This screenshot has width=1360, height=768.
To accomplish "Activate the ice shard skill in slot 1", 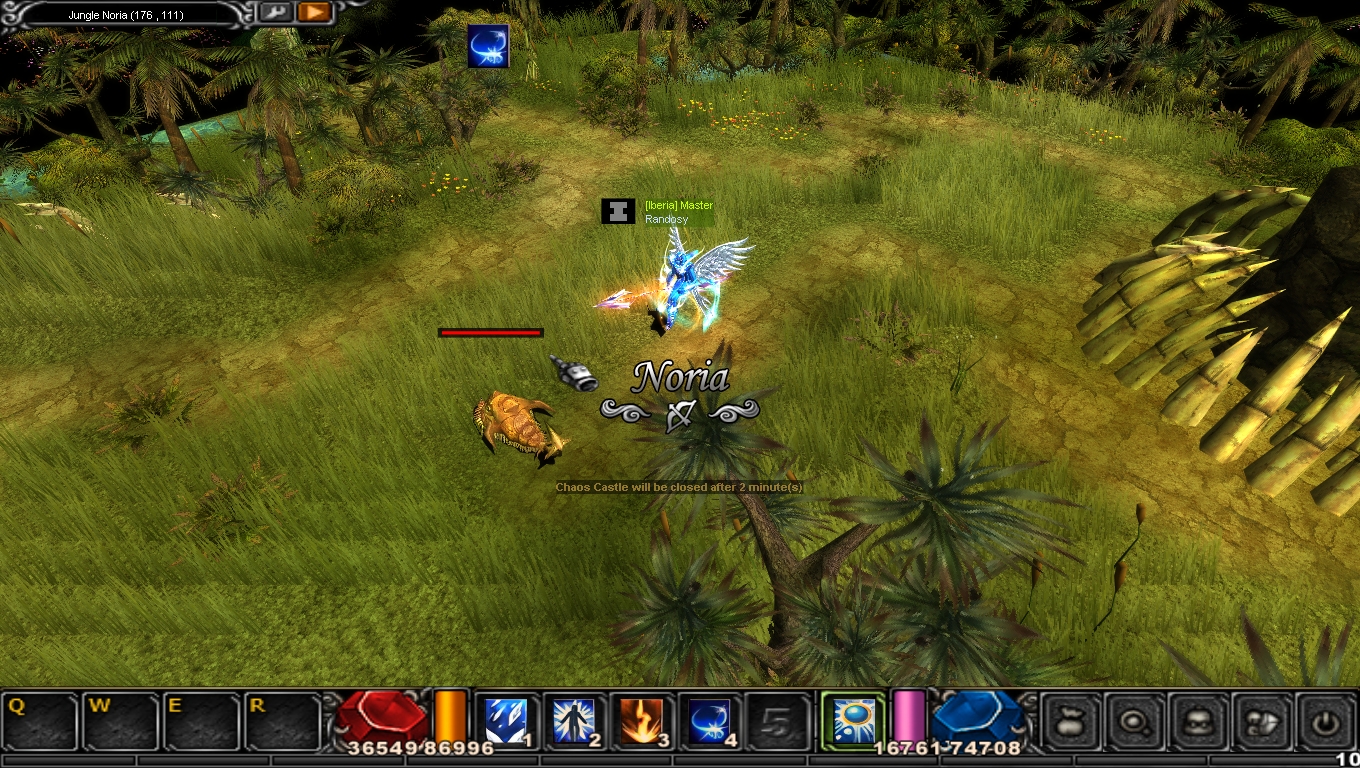I will (504, 721).
